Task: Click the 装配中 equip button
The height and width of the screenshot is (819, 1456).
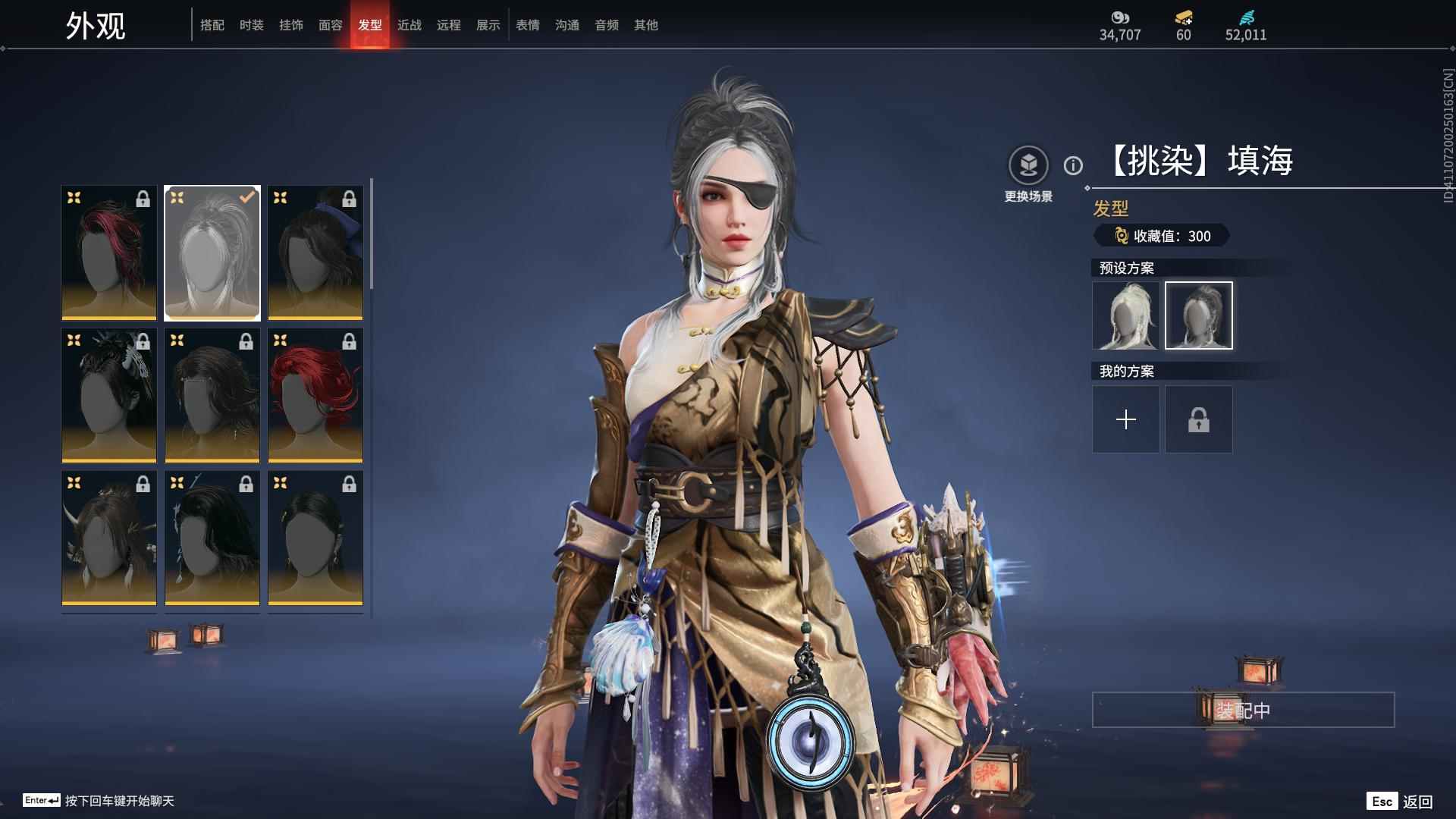Action: [1243, 710]
